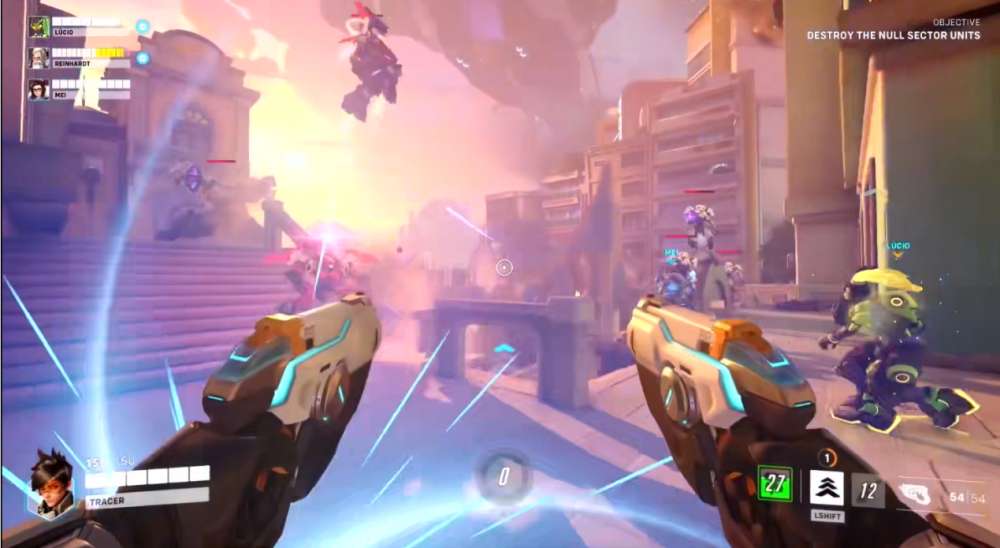This screenshot has height=548, width=1000.
Task: Activate the Blink chevron ability
Action: click(825, 487)
